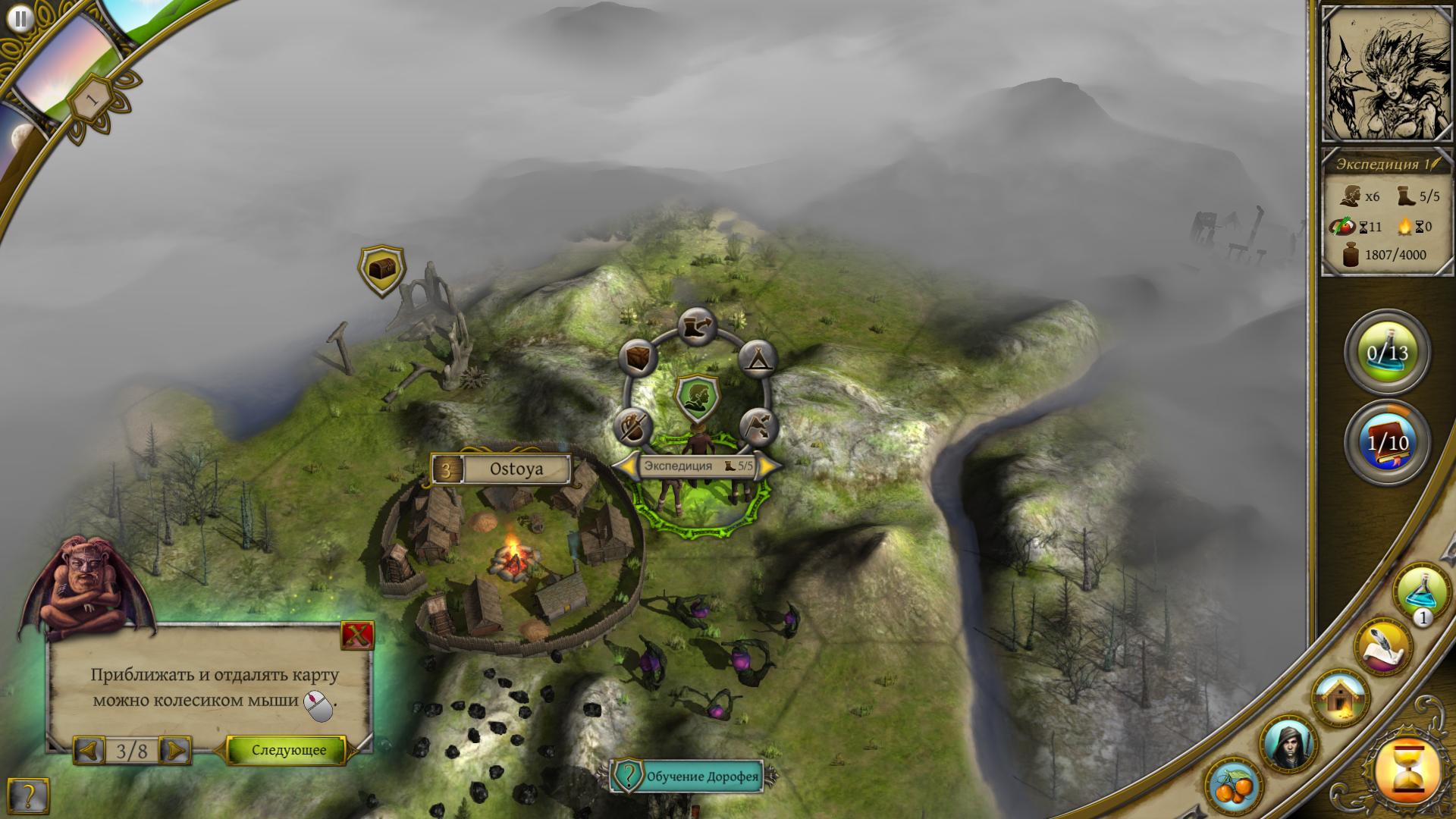Viewport: 1456px width, 819px height.
Task: Click the pause button
Action: [x=22, y=19]
